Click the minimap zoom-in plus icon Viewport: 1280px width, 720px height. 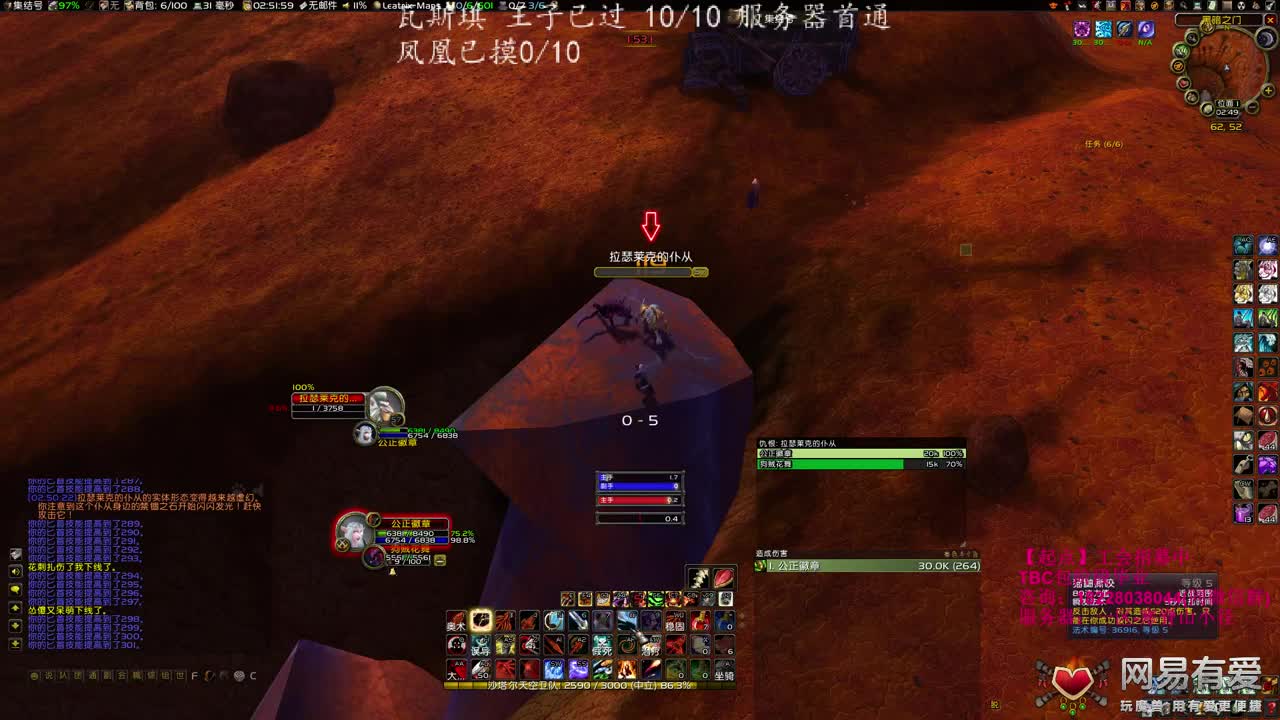pyautogui.click(x=1268, y=90)
